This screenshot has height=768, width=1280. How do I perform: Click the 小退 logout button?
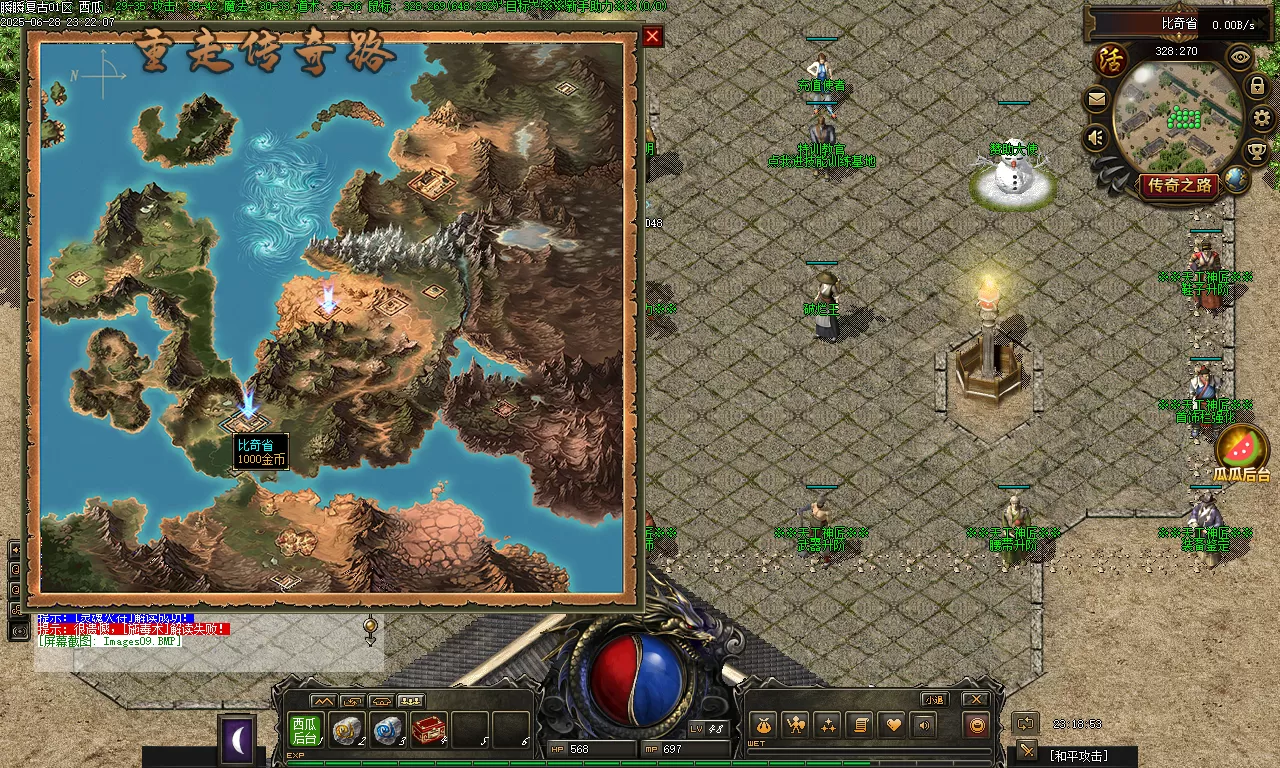pos(934,699)
